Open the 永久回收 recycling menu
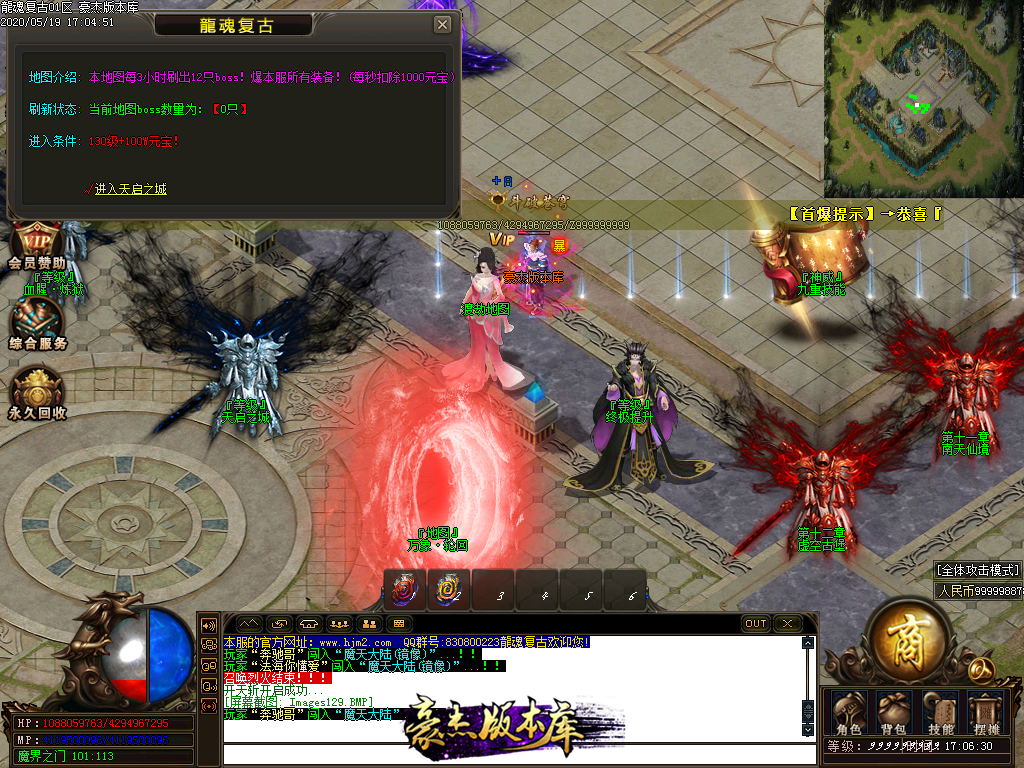 click(x=37, y=392)
